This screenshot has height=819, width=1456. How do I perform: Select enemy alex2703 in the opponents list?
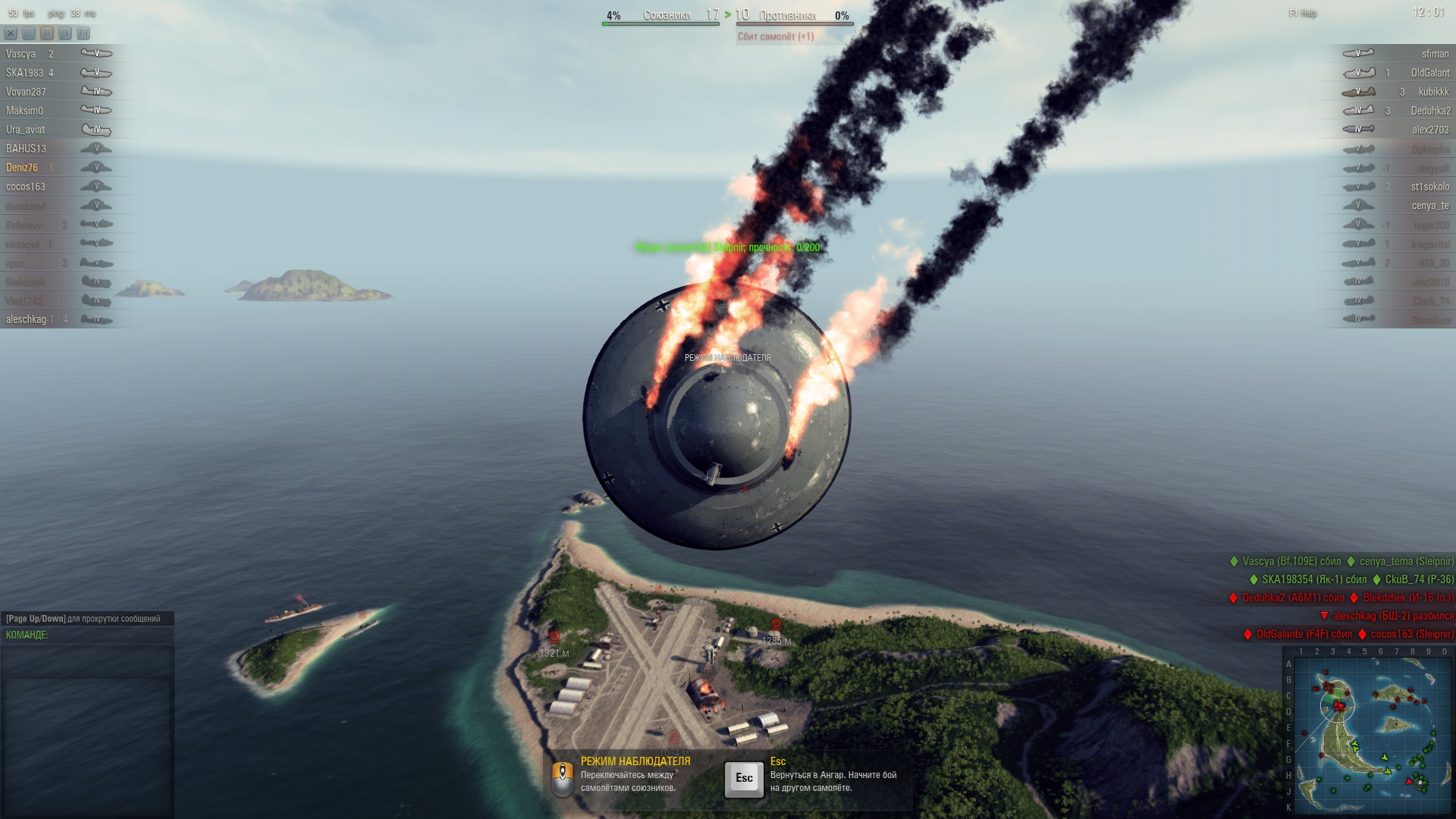click(1430, 130)
